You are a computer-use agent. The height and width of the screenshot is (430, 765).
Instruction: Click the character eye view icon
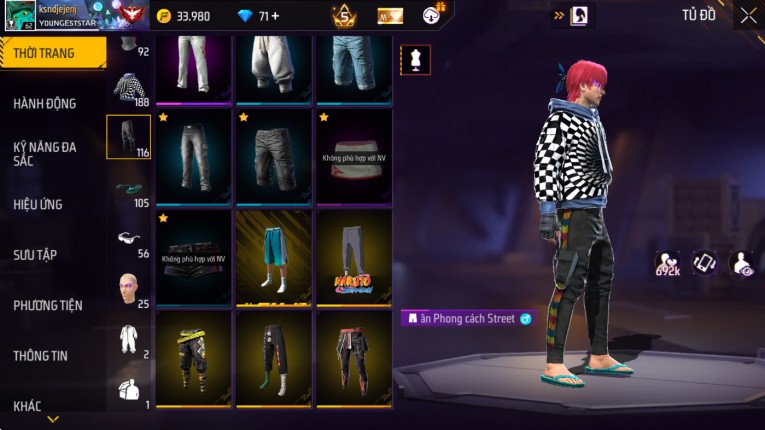click(741, 263)
